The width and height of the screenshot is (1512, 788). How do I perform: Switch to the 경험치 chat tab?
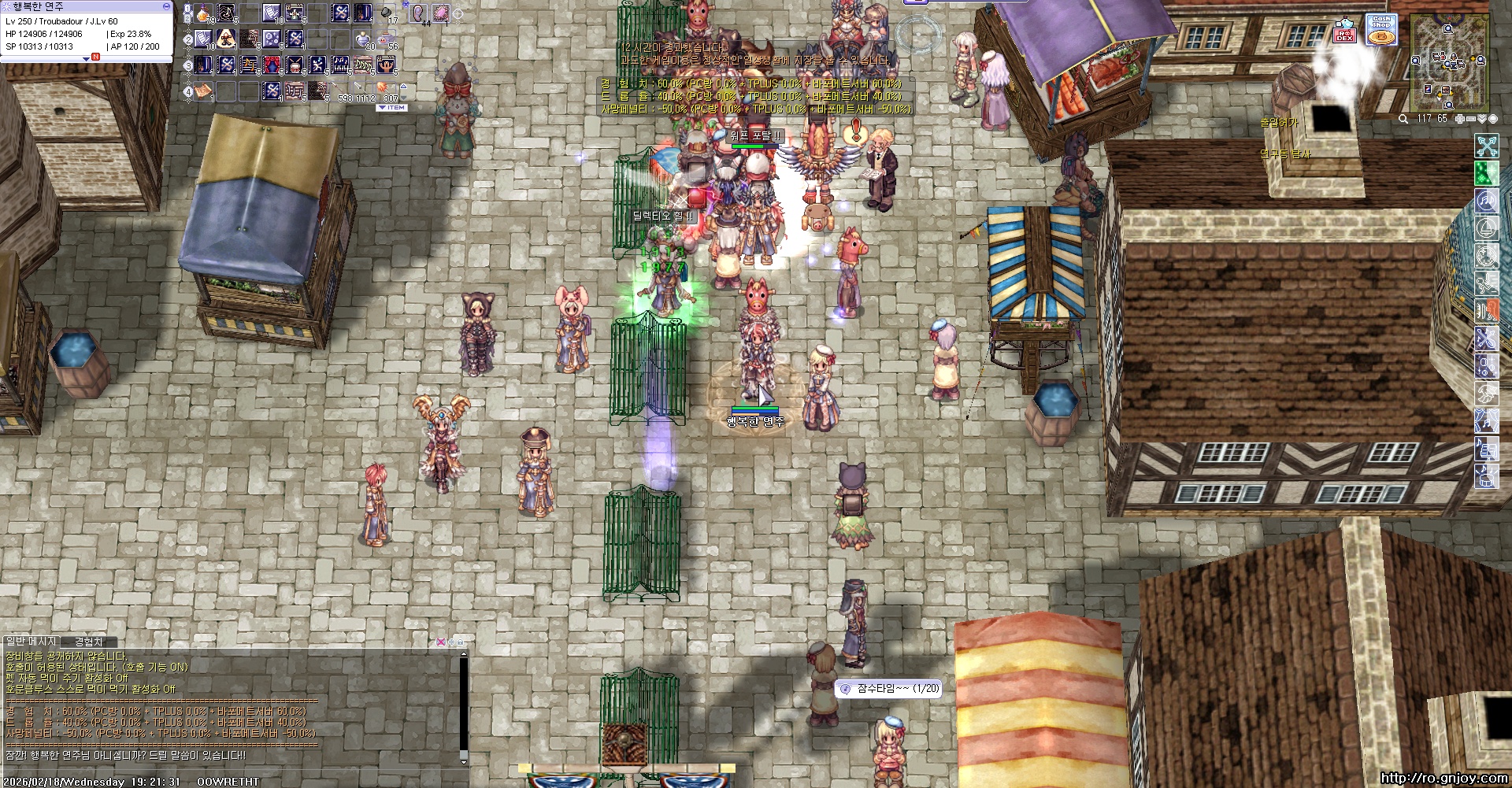coord(89,642)
